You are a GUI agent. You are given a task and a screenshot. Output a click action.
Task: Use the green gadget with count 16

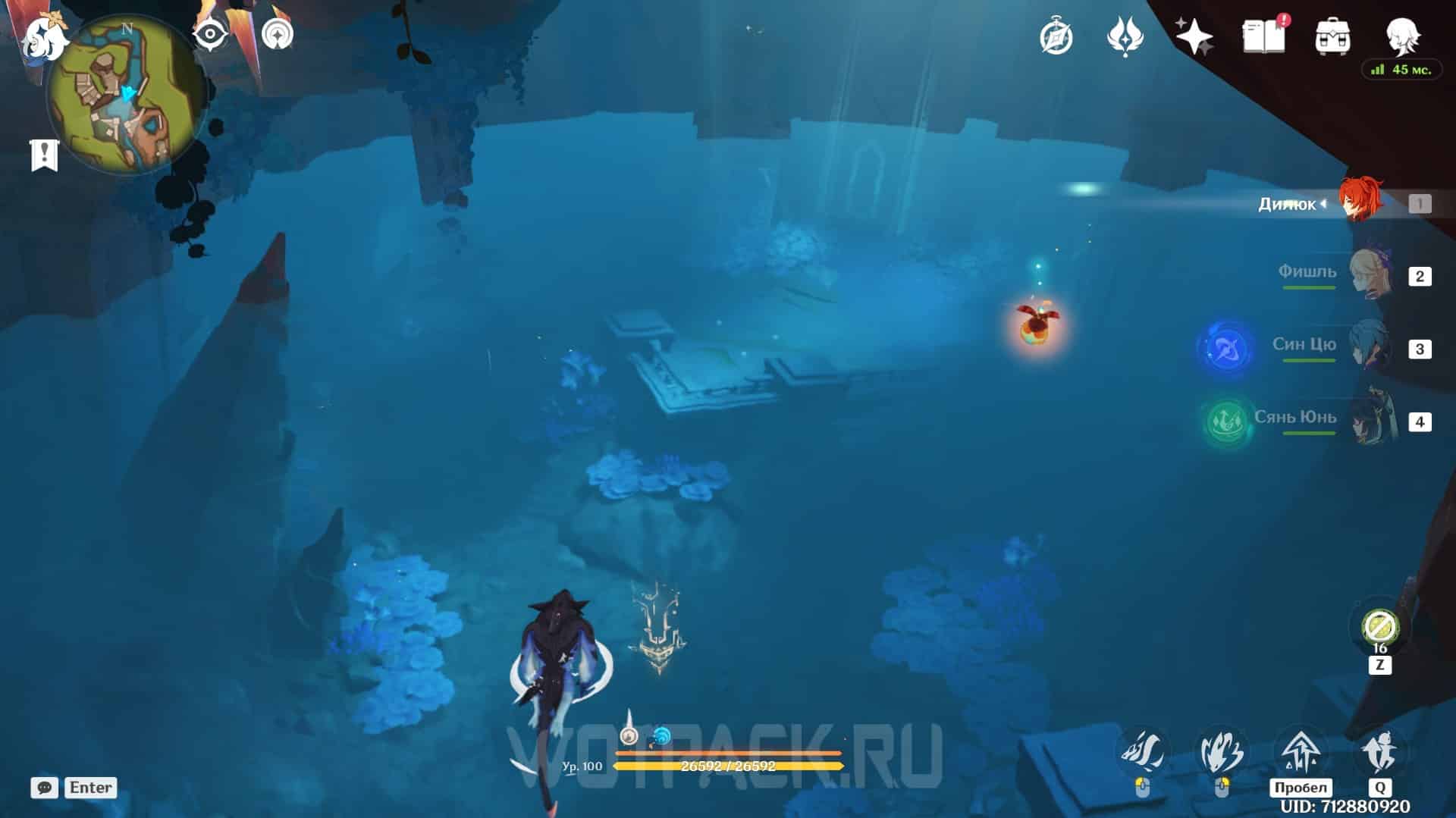1379,627
